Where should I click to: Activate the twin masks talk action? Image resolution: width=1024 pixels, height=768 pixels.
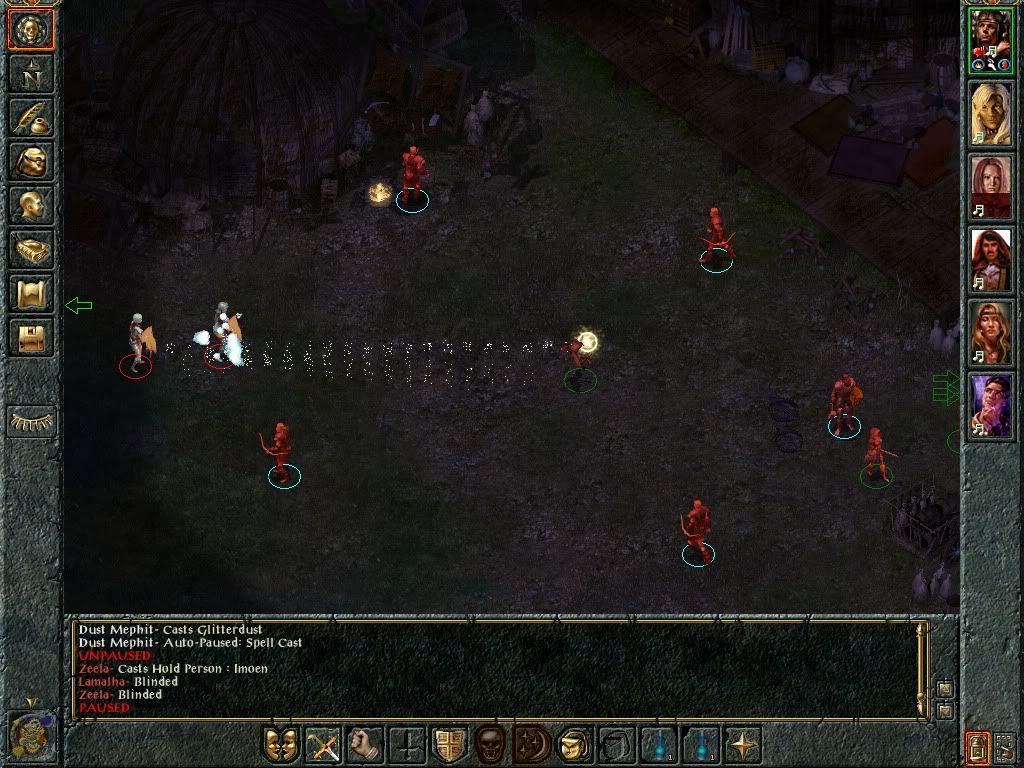(x=281, y=745)
